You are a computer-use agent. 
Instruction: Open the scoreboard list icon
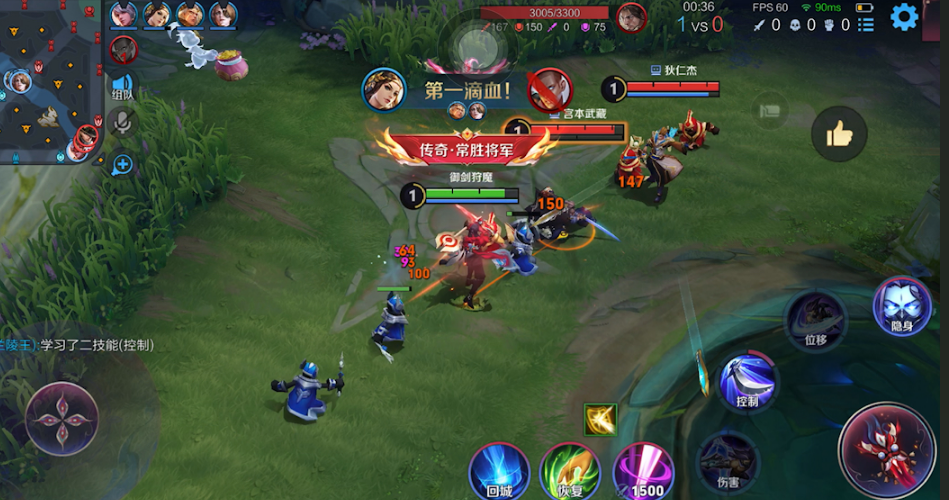tap(866, 25)
